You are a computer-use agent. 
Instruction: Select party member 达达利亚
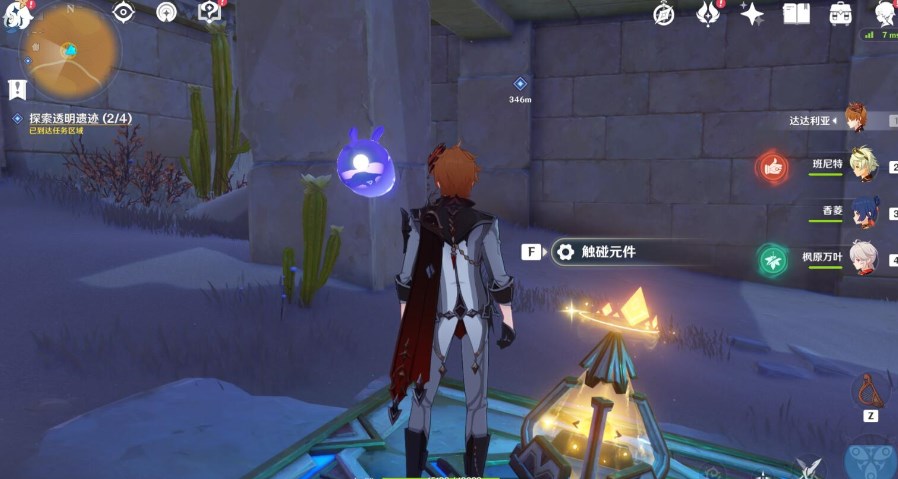pos(855,119)
